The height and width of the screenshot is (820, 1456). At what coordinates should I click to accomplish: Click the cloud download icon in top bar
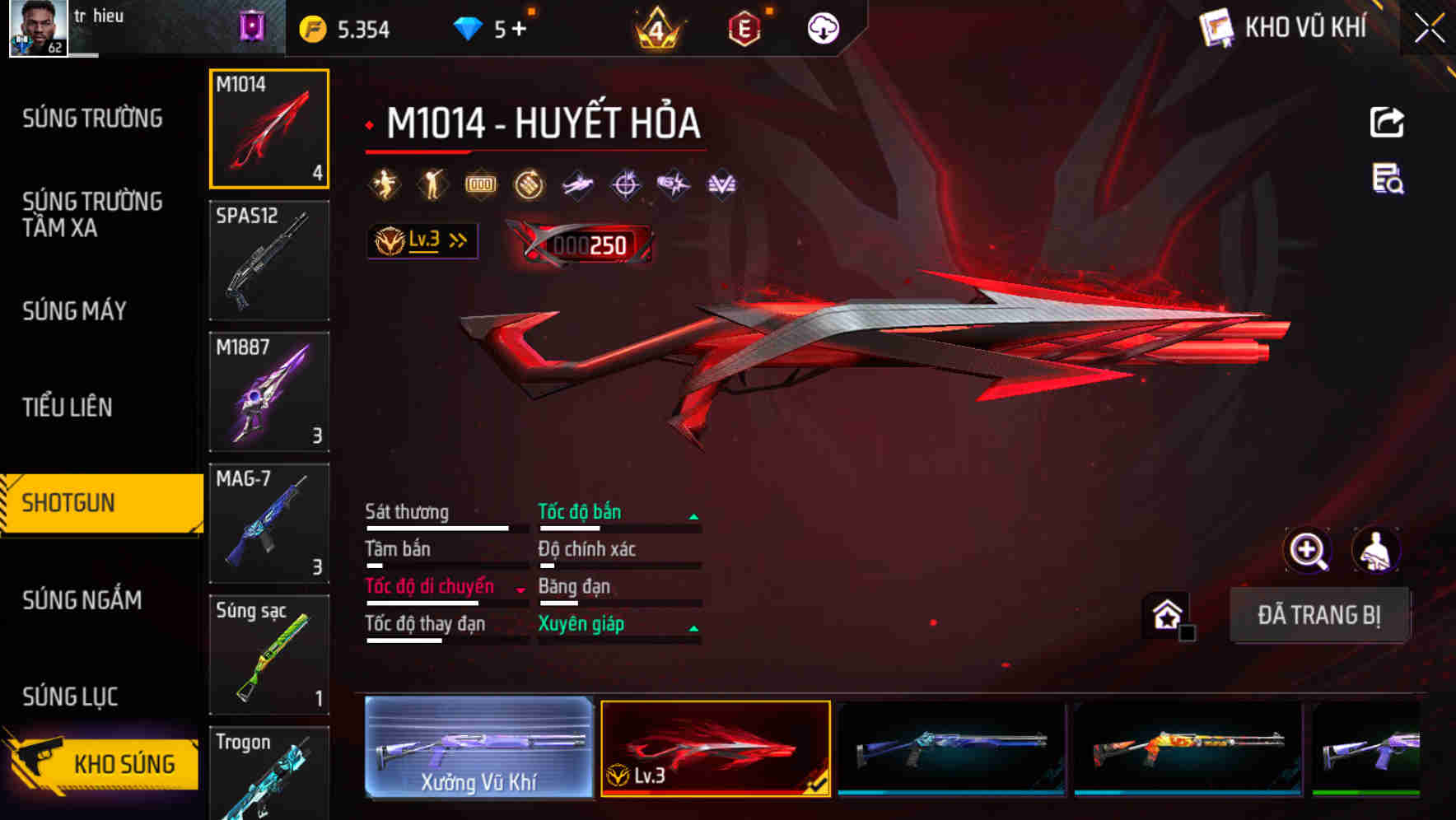click(x=823, y=27)
